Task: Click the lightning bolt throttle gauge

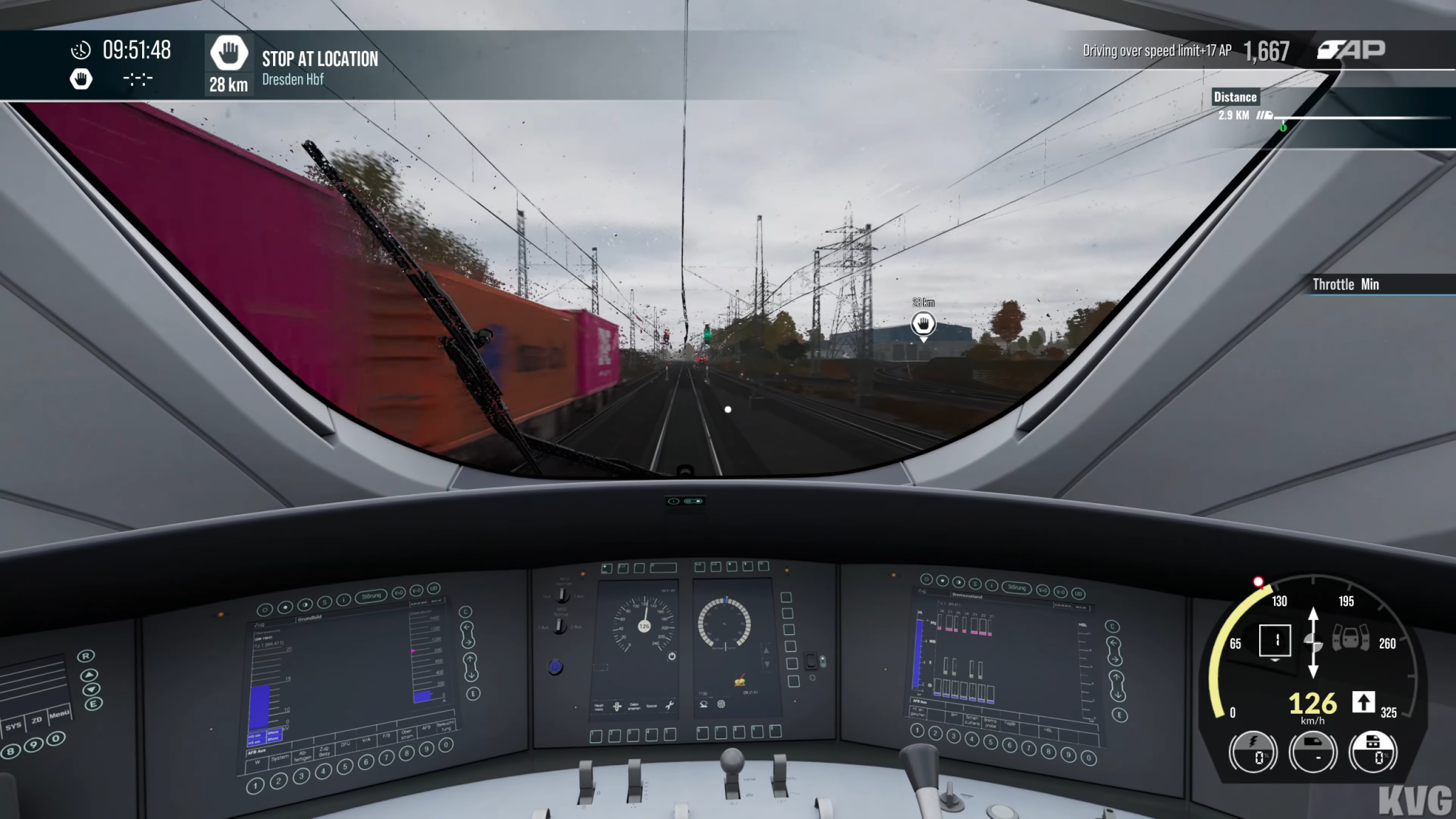Action: pos(1253,751)
